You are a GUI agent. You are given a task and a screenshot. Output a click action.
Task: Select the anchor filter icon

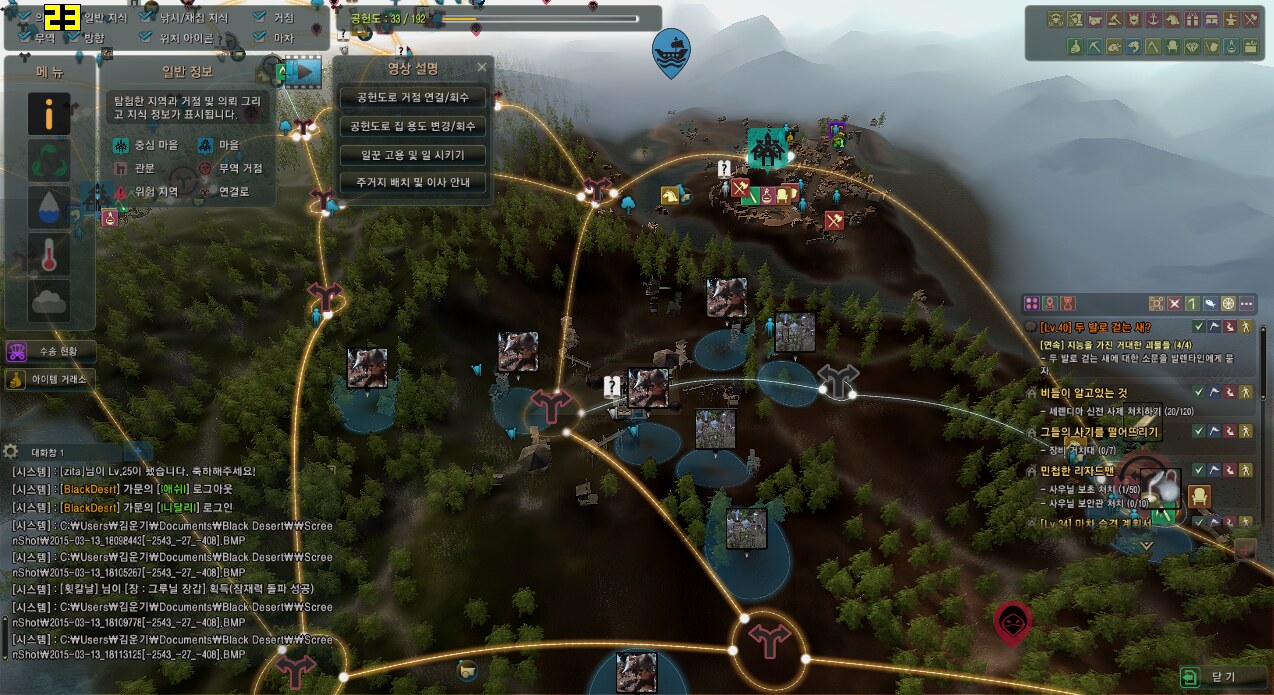(x=1150, y=19)
